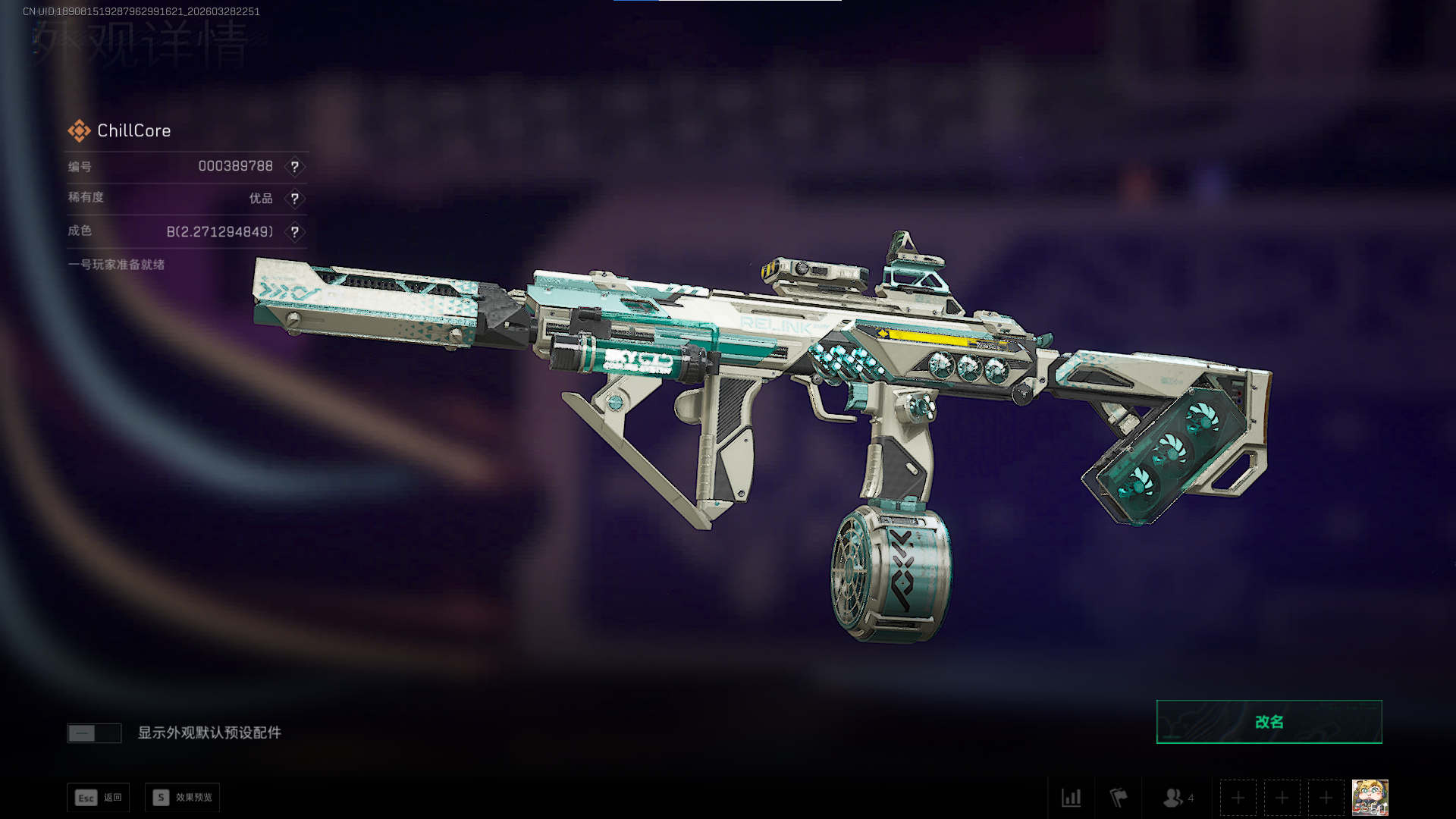Click the 返回 back button

coord(99,798)
